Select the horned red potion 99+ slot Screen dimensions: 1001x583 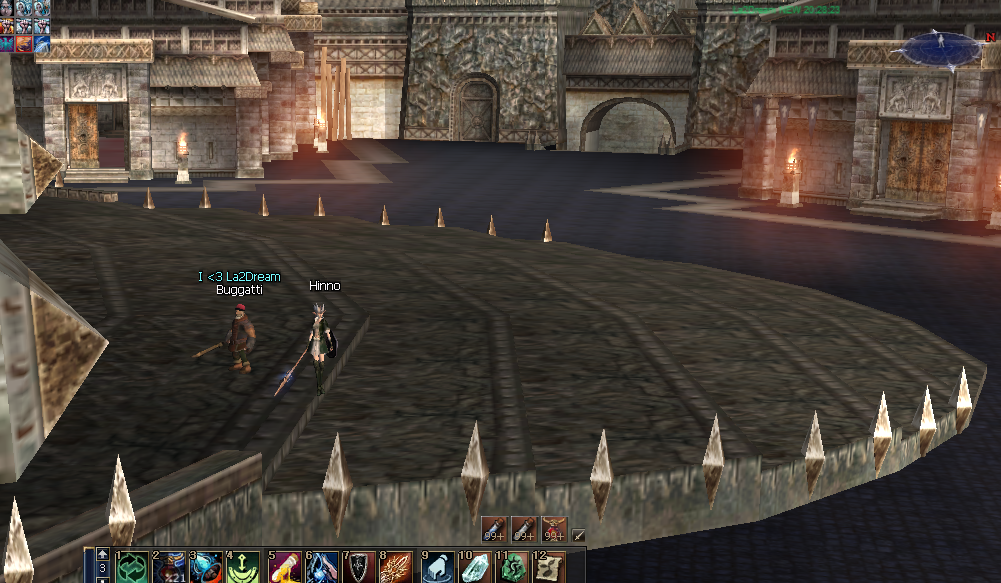click(554, 527)
